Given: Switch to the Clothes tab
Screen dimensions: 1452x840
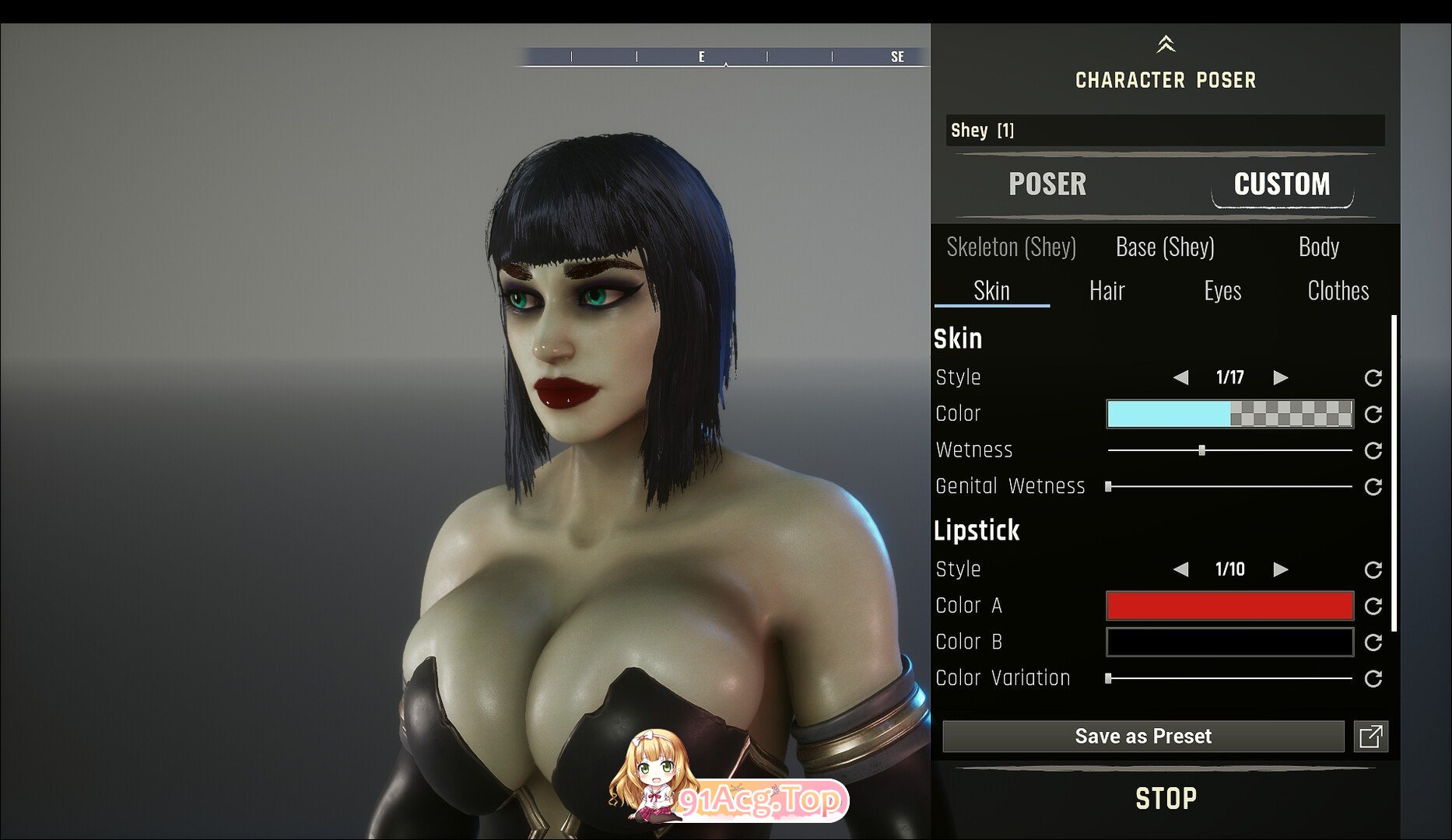Looking at the screenshot, I should (x=1338, y=291).
